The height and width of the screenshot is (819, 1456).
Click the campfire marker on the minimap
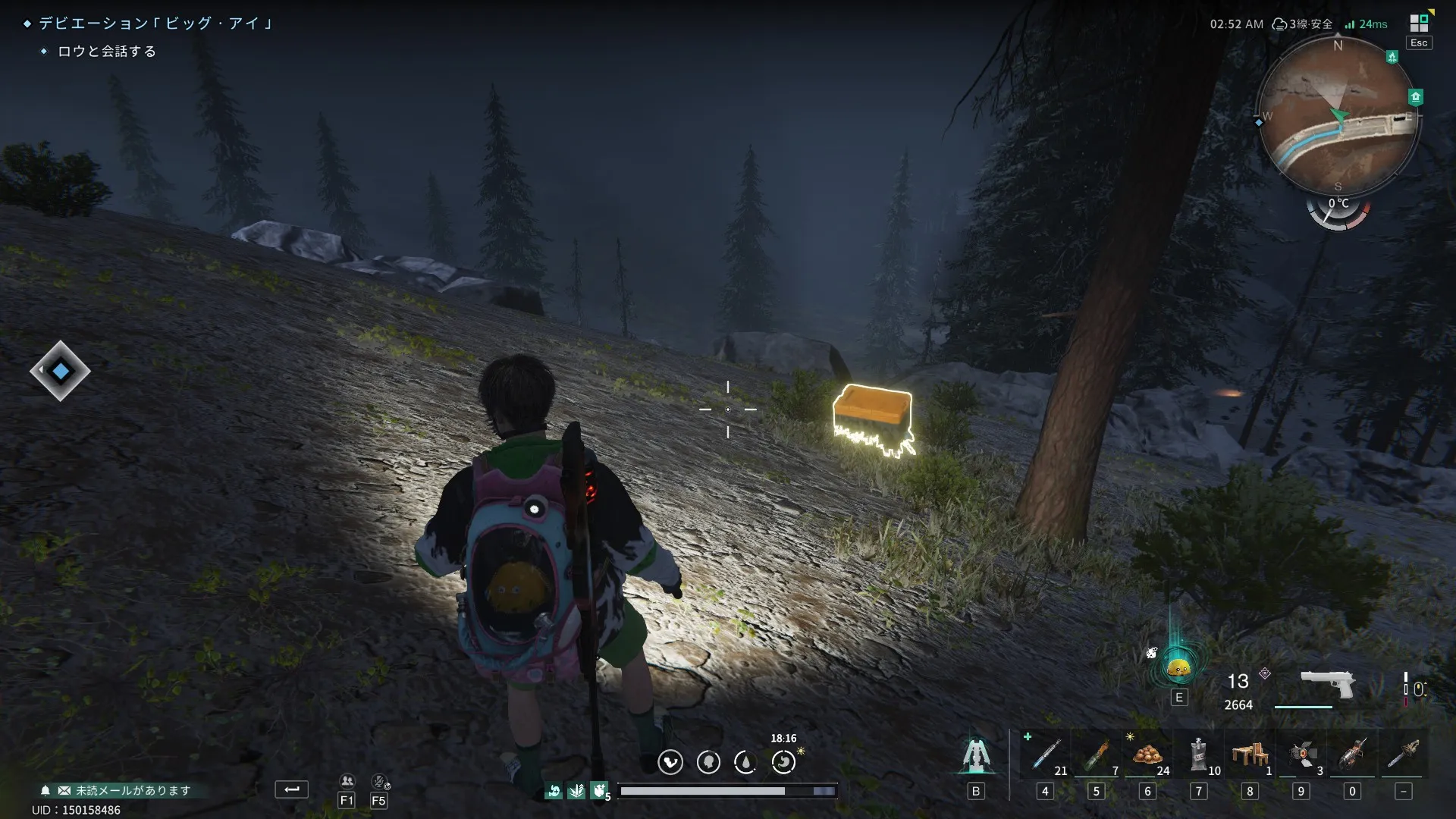click(x=1392, y=57)
